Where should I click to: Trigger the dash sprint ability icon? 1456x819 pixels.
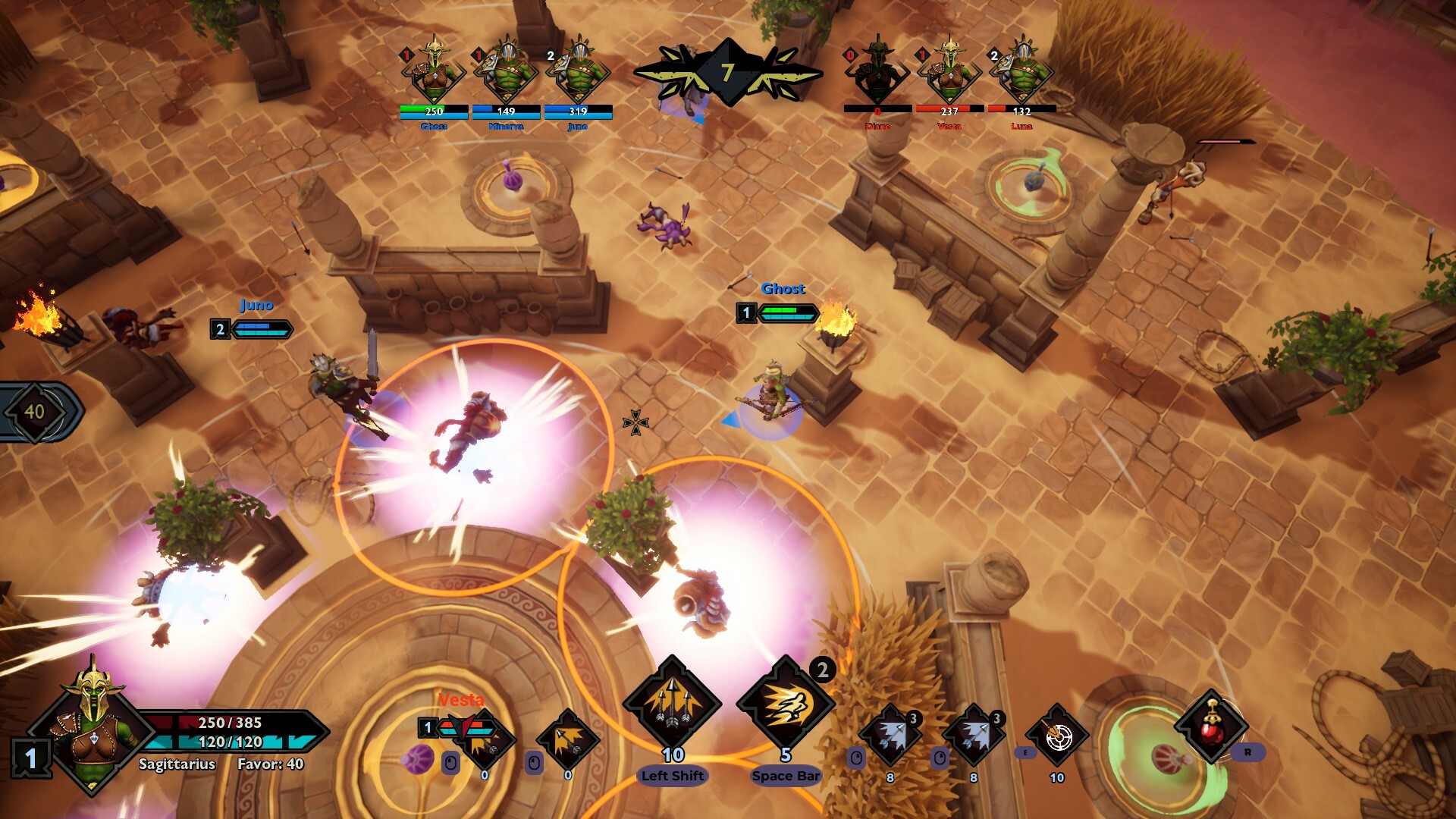[x=786, y=704]
